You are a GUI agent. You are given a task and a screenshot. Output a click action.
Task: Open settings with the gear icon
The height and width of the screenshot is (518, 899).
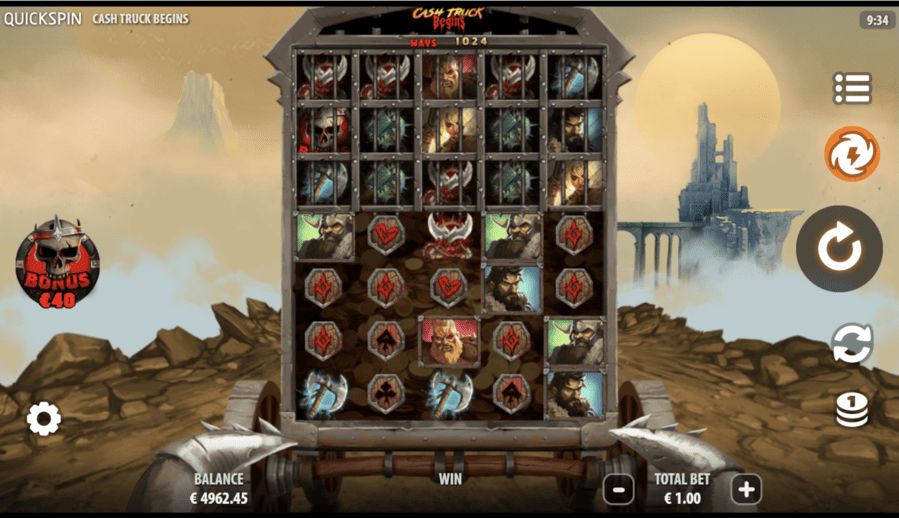43,418
